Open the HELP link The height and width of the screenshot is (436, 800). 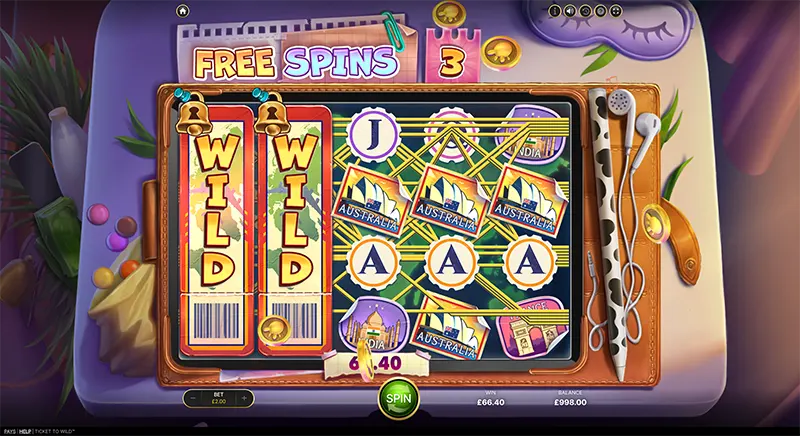[27, 431]
